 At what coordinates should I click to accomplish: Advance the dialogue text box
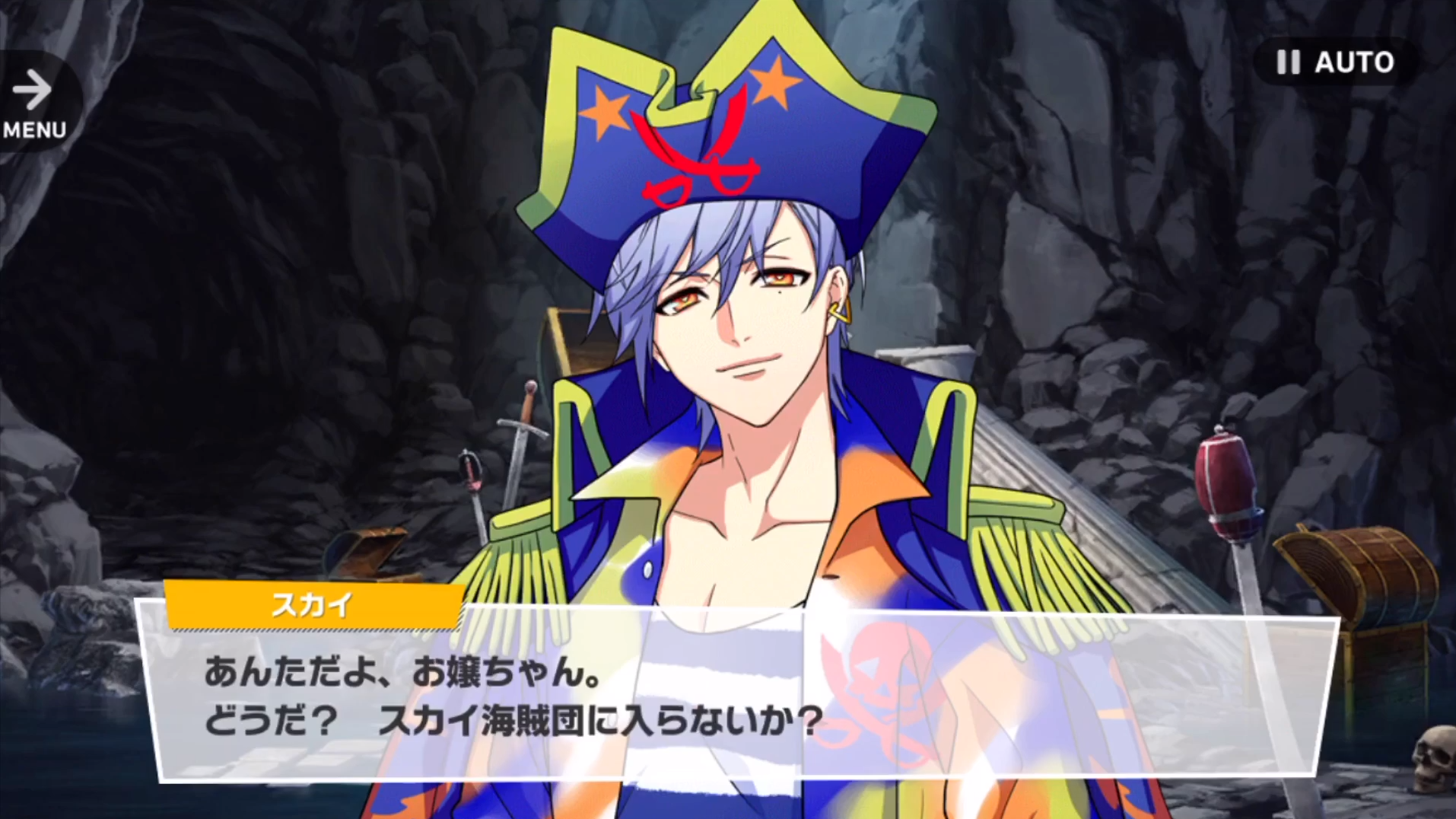tap(738, 696)
